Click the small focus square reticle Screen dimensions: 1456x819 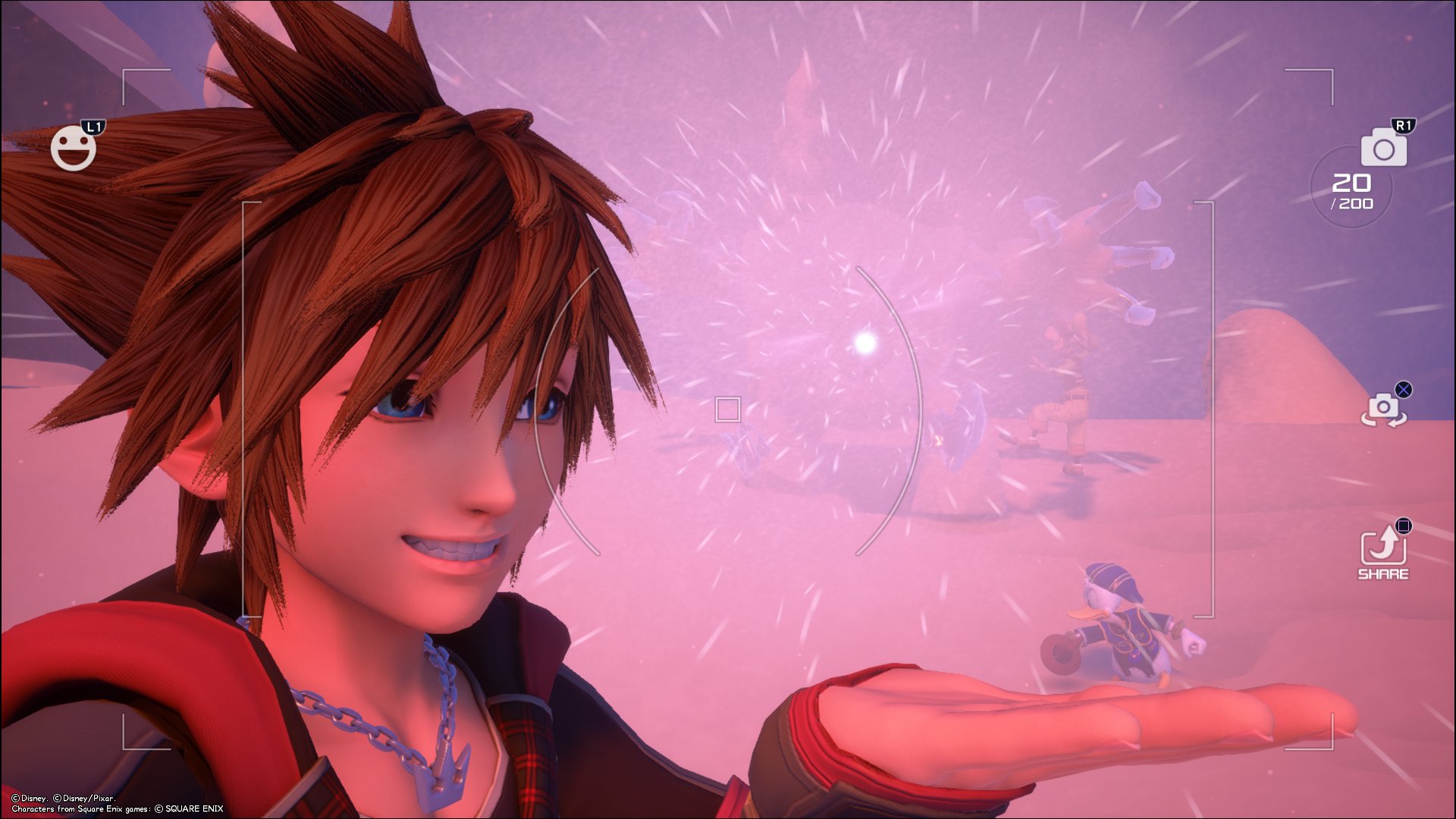(726, 409)
